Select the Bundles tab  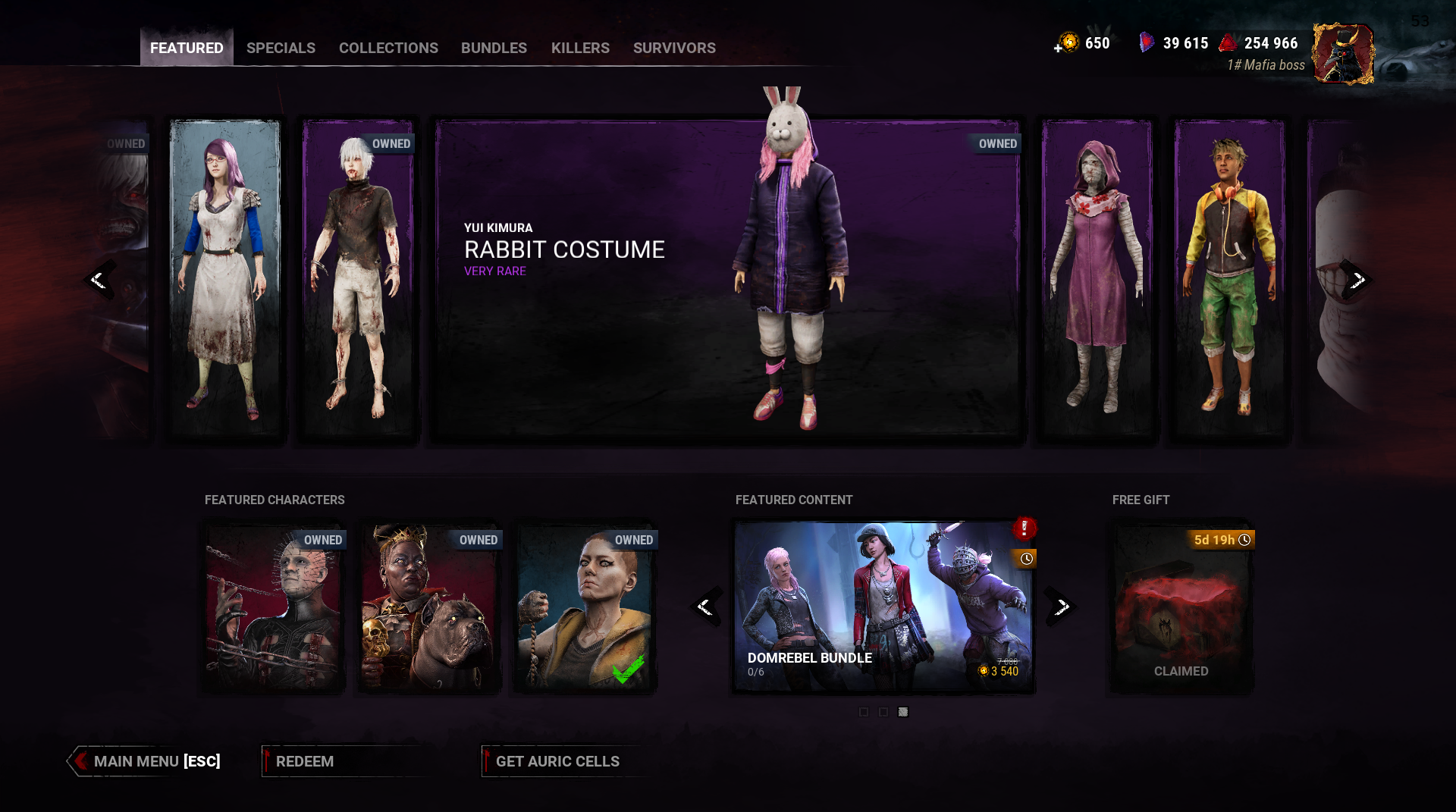[x=494, y=48]
